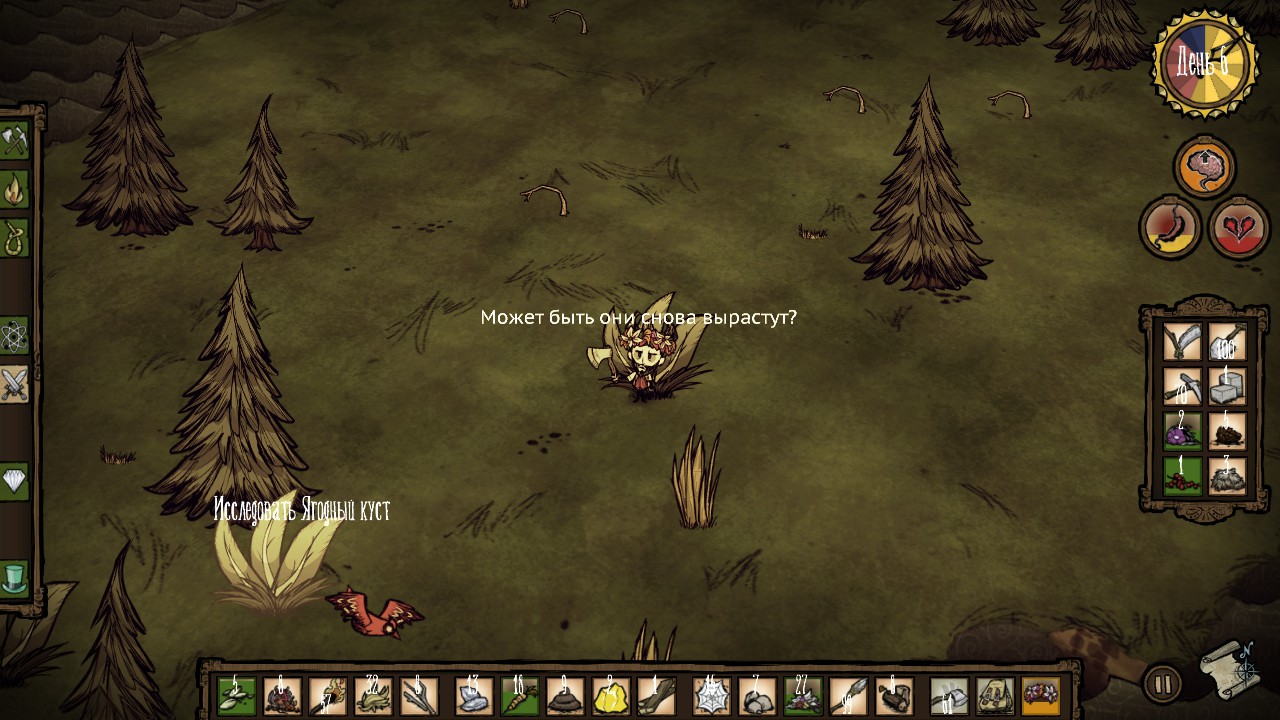The image size is (1280, 720).
Task: Open the Tools crafting tab
Action: 14,141
